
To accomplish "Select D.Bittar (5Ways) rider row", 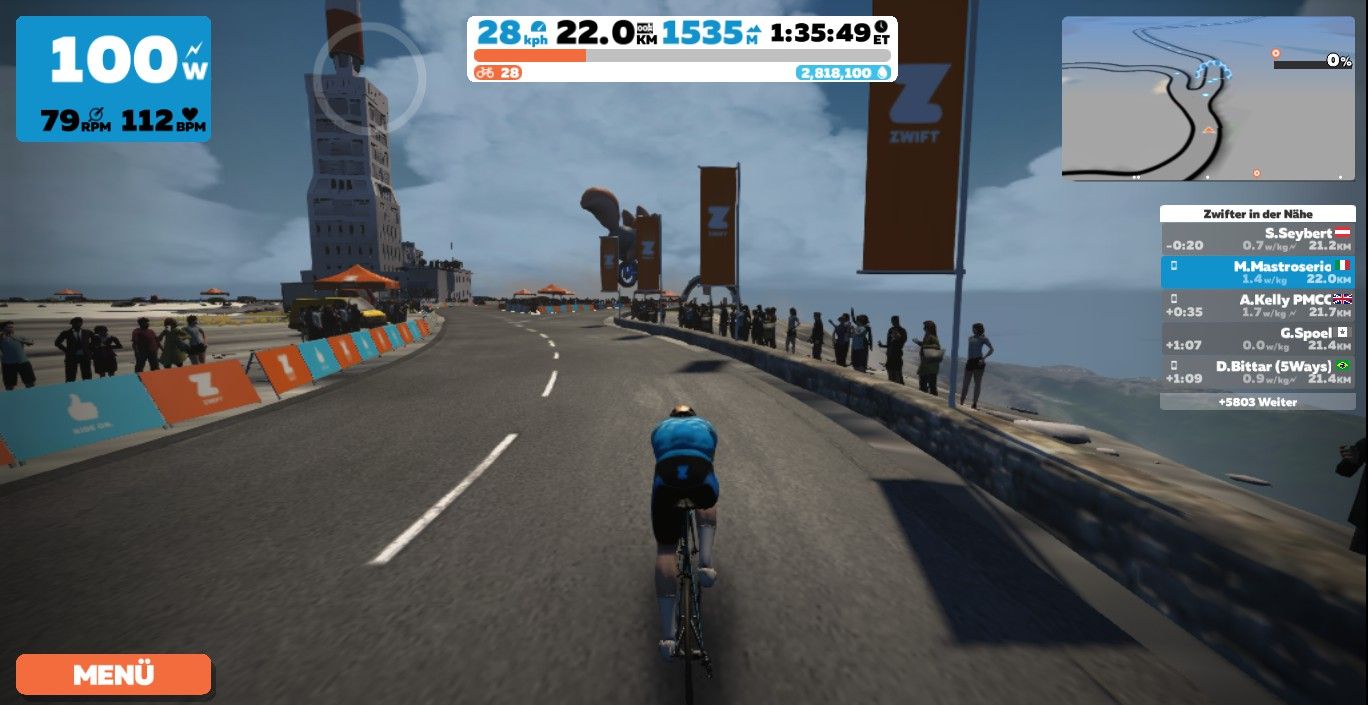I will tap(1257, 371).
